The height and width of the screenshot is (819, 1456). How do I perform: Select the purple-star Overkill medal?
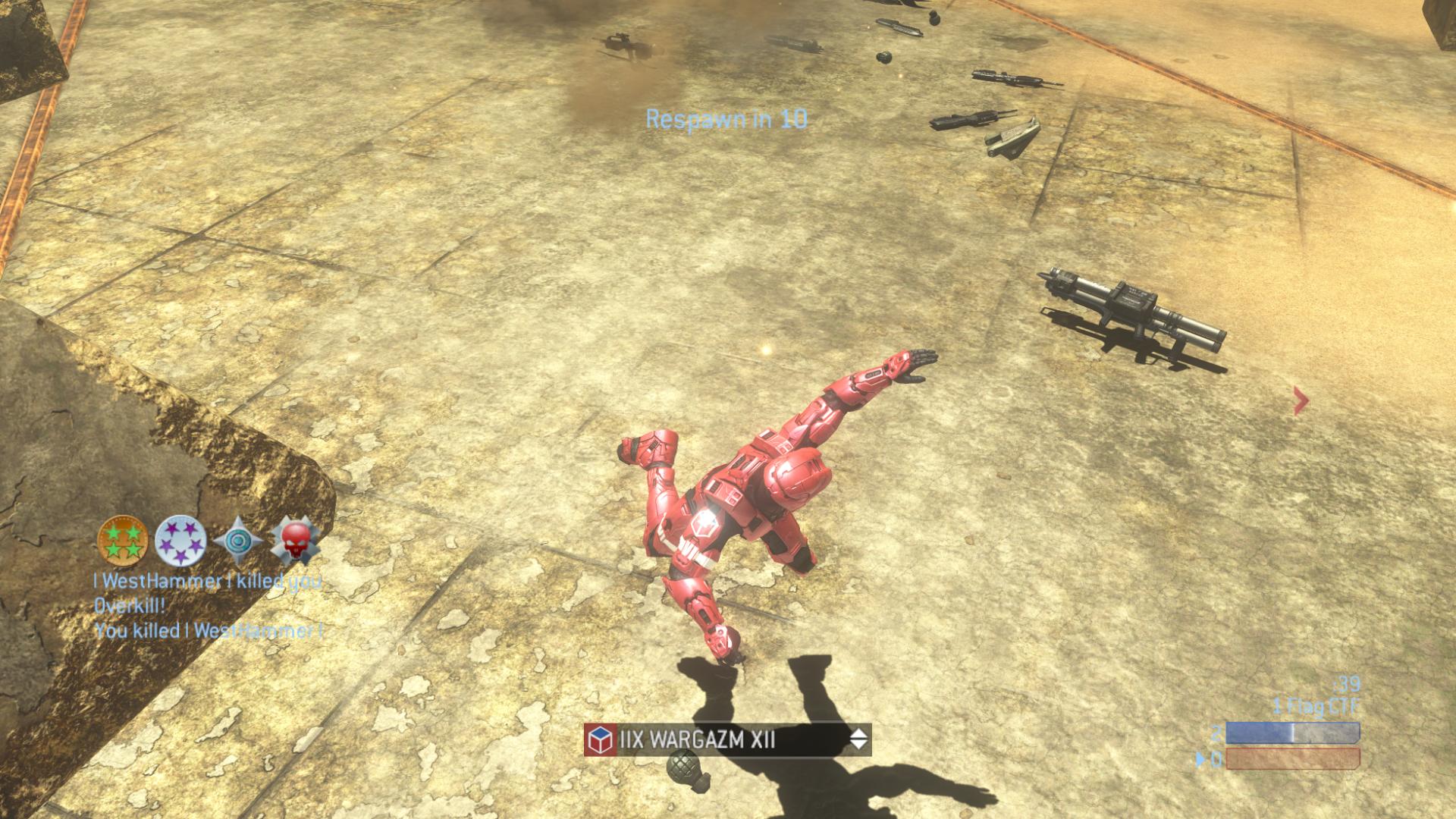pyautogui.click(x=180, y=541)
